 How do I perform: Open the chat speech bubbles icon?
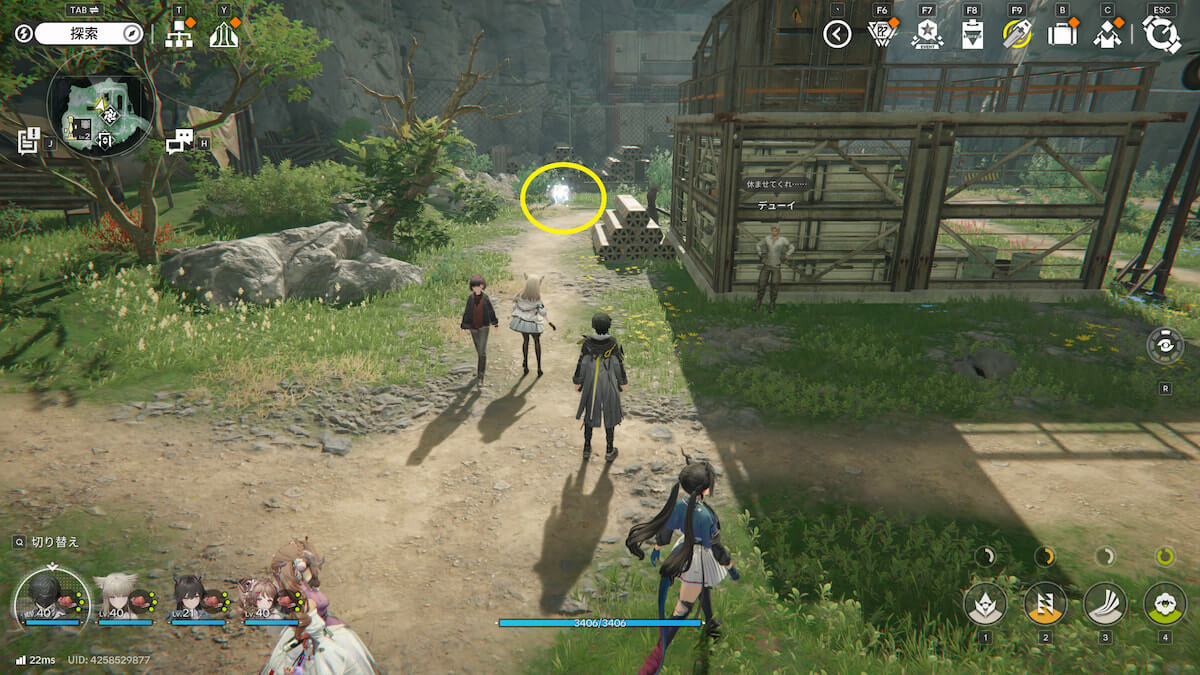click(x=179, y=142)
